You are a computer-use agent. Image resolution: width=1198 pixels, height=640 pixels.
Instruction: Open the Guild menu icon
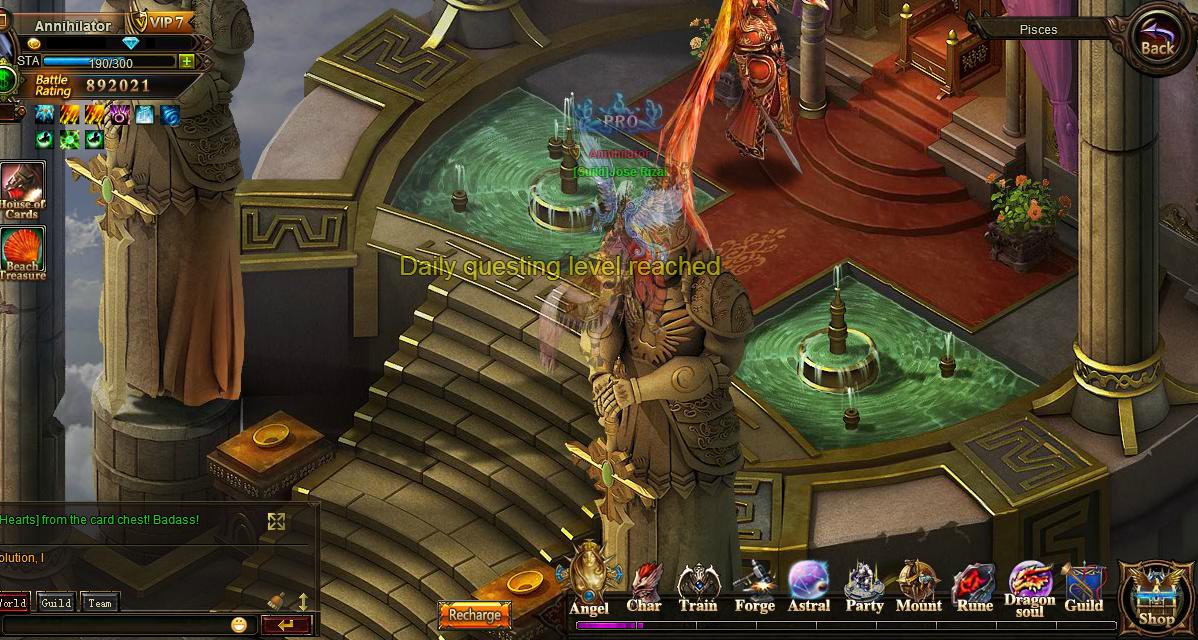(1084, 587)
